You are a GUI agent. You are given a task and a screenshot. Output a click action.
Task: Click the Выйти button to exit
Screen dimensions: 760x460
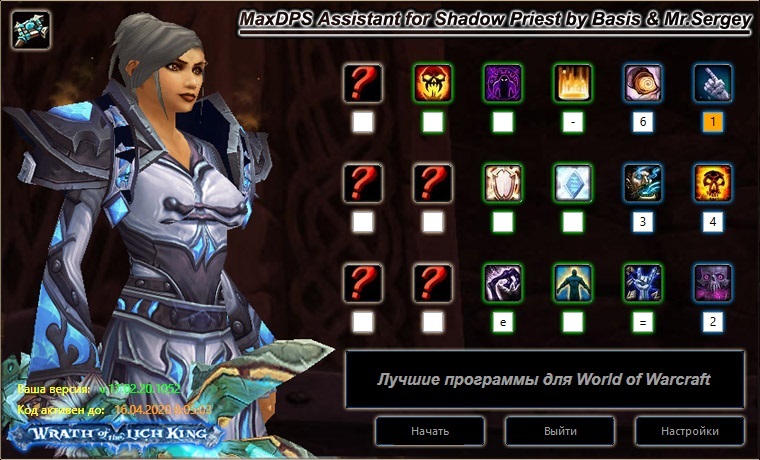[559, 431]
